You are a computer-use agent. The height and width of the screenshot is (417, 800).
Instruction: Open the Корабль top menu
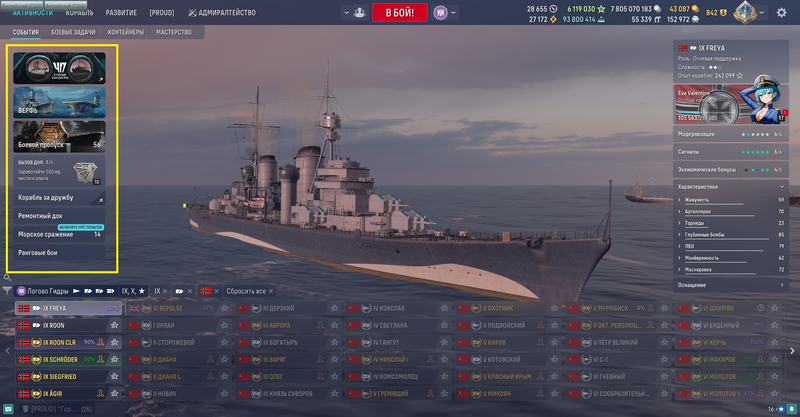79,13
